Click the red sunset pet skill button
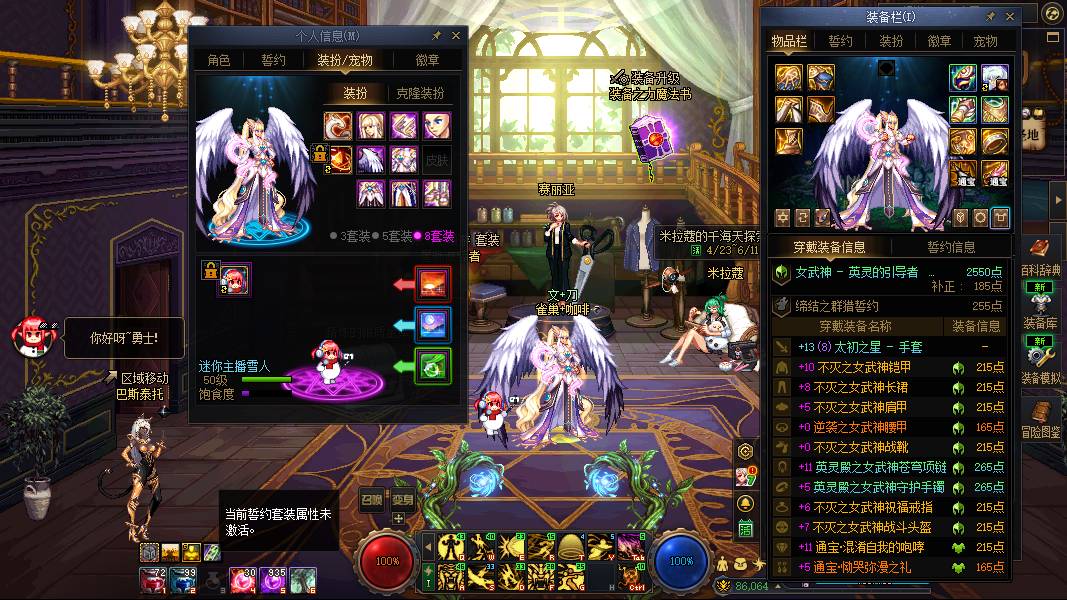The height and width of the screenshot is (600, 1067). 433,284
